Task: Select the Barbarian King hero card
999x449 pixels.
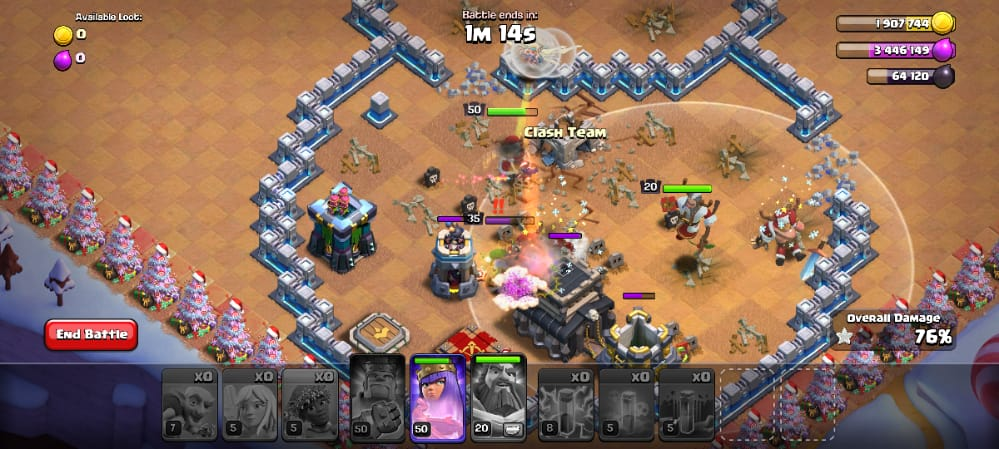Action: point(378,399)
